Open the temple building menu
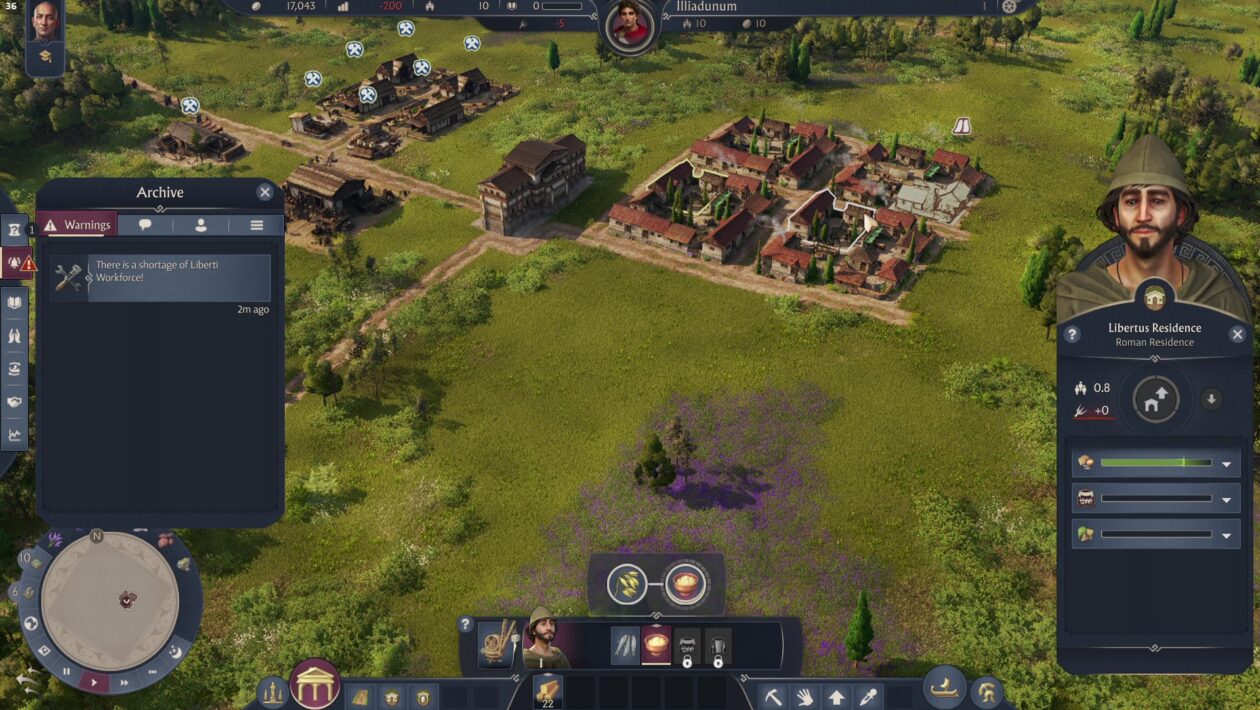Viewport: 1260px width, 710px height. (314, 685)
